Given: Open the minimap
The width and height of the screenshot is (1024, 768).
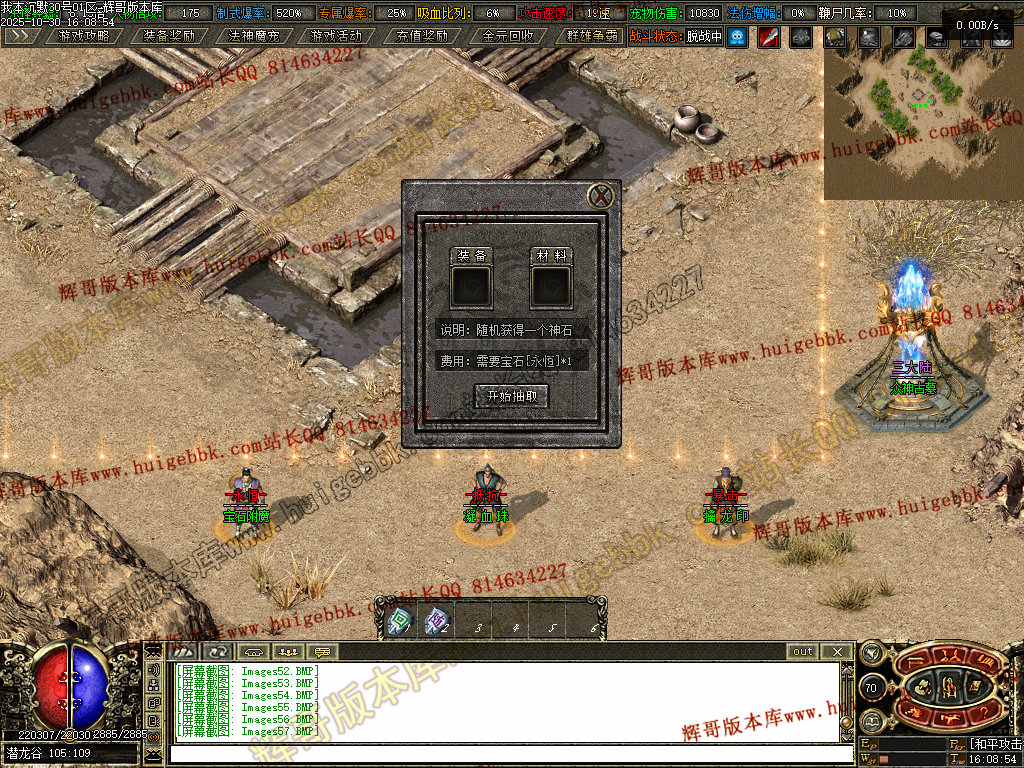Looking at the screenshot, I should tap(922, 120).
